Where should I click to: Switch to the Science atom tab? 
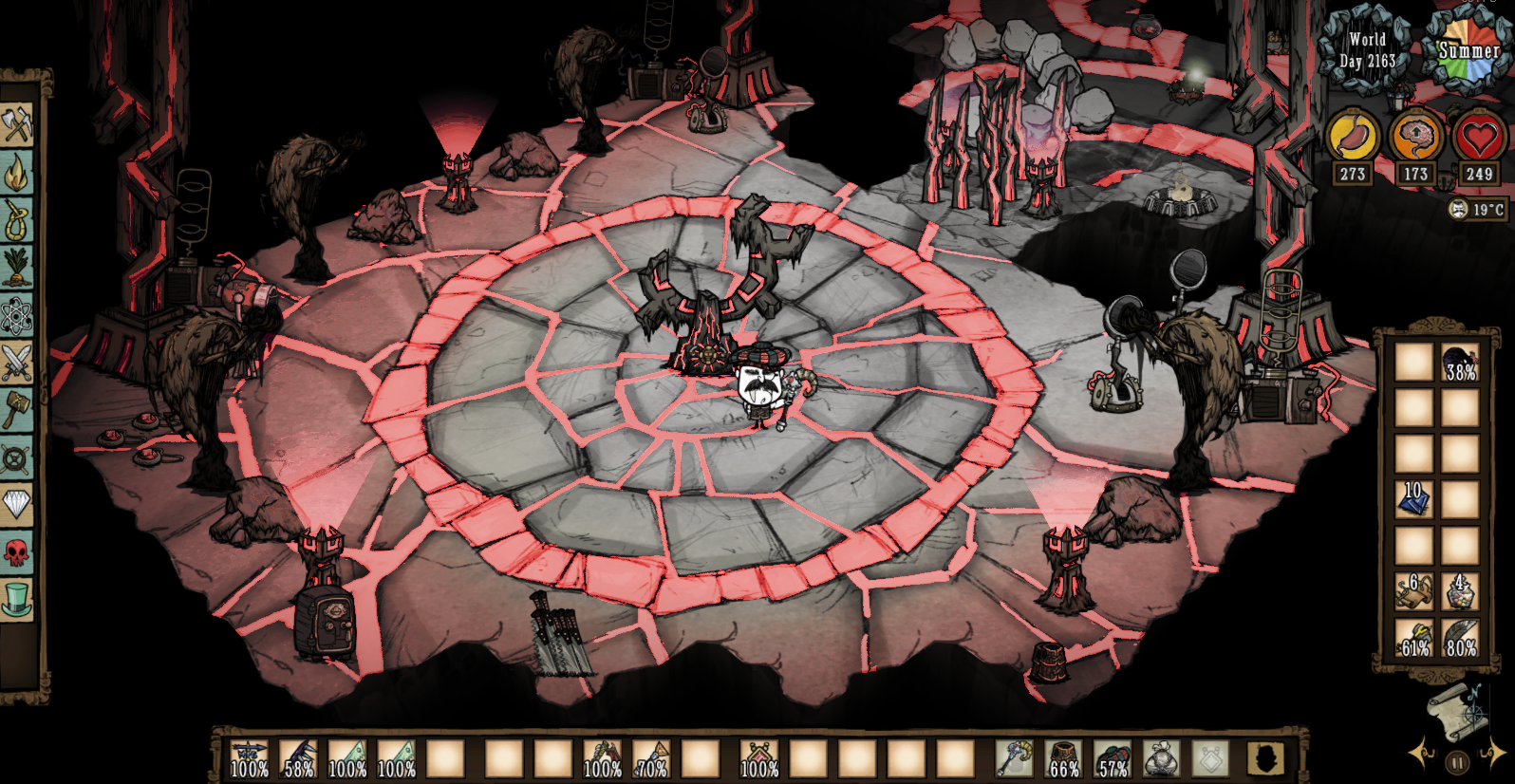pyautogui.click(x=17, y=315)
